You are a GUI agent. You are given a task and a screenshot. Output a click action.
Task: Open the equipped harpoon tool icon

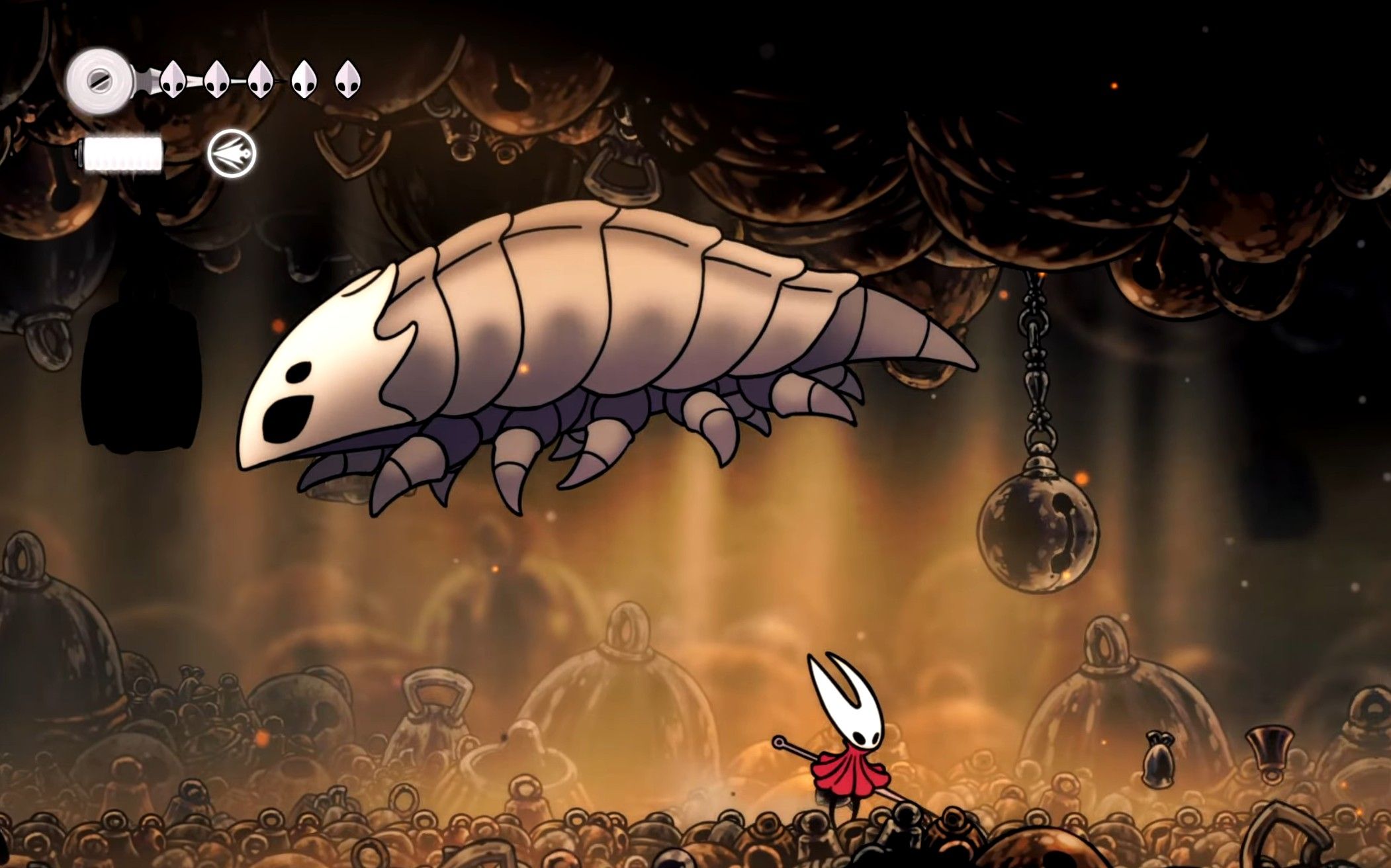pos(232,153)
